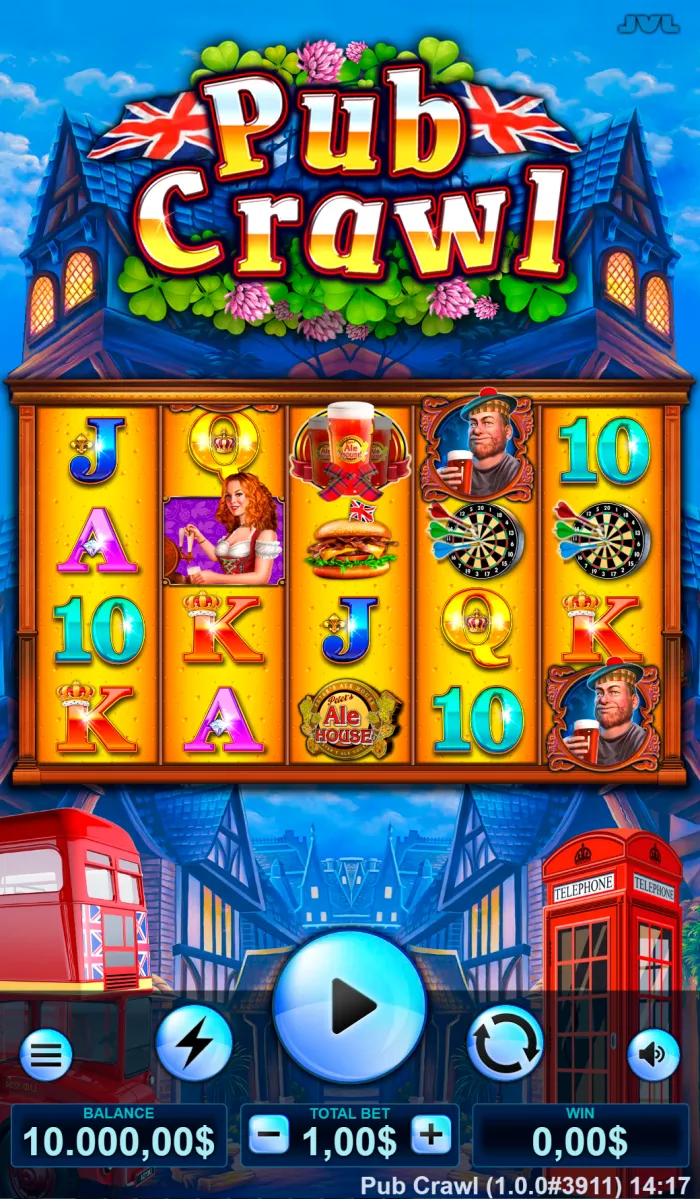This screenshot has height=1199, width=700.
Task: Start autoplay with the circular arrows button
Action: click(x=505, y=1043)
